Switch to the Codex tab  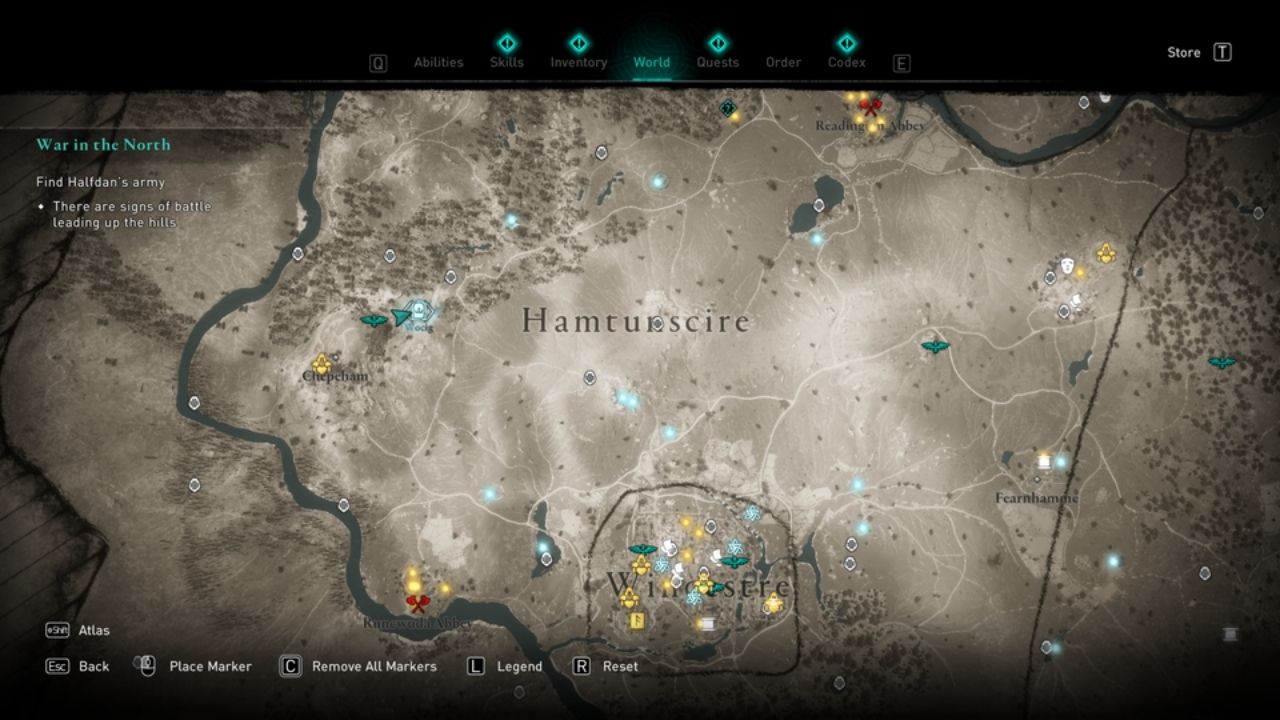845,61
